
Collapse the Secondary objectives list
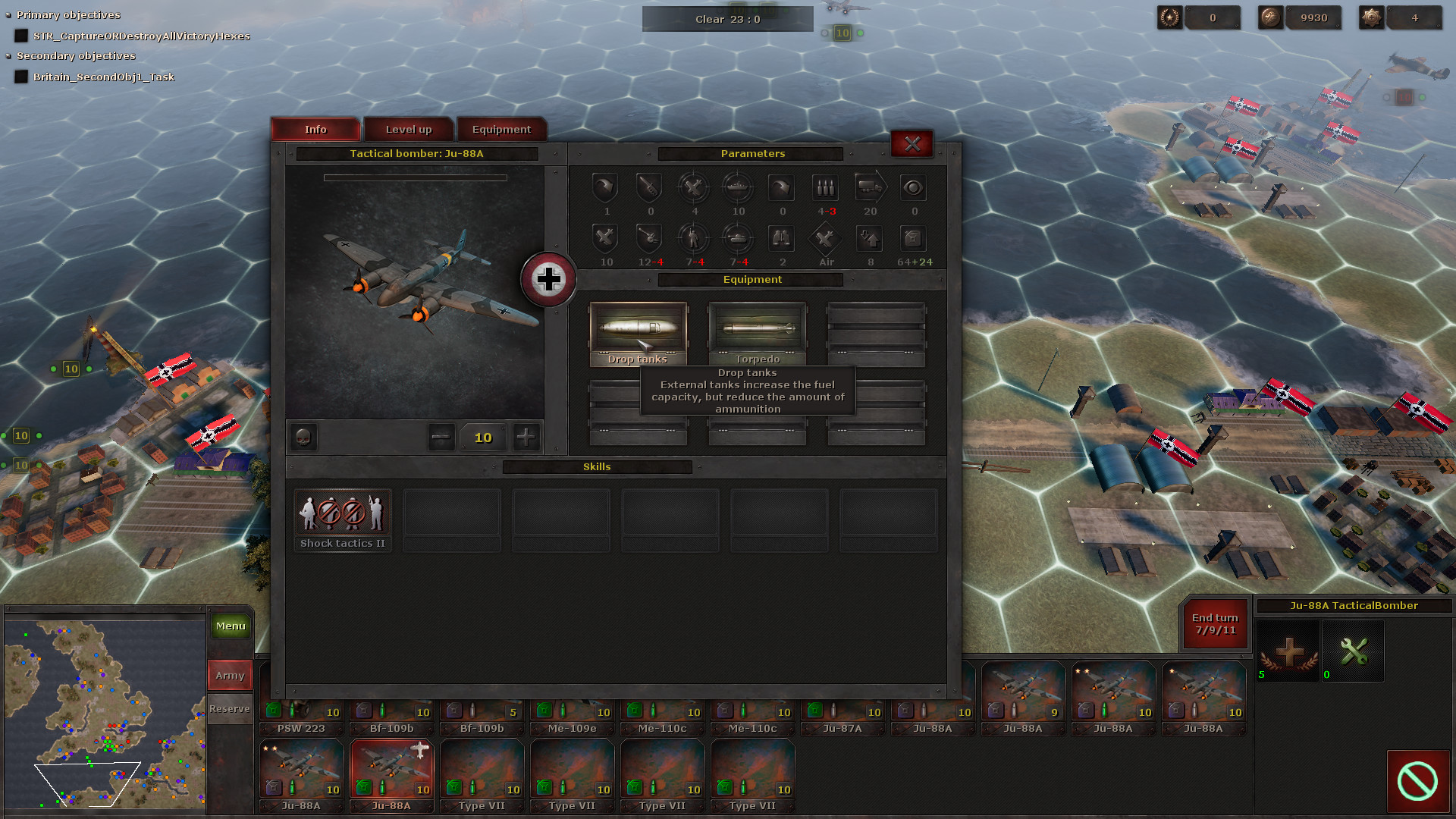(x=8, y=55)
